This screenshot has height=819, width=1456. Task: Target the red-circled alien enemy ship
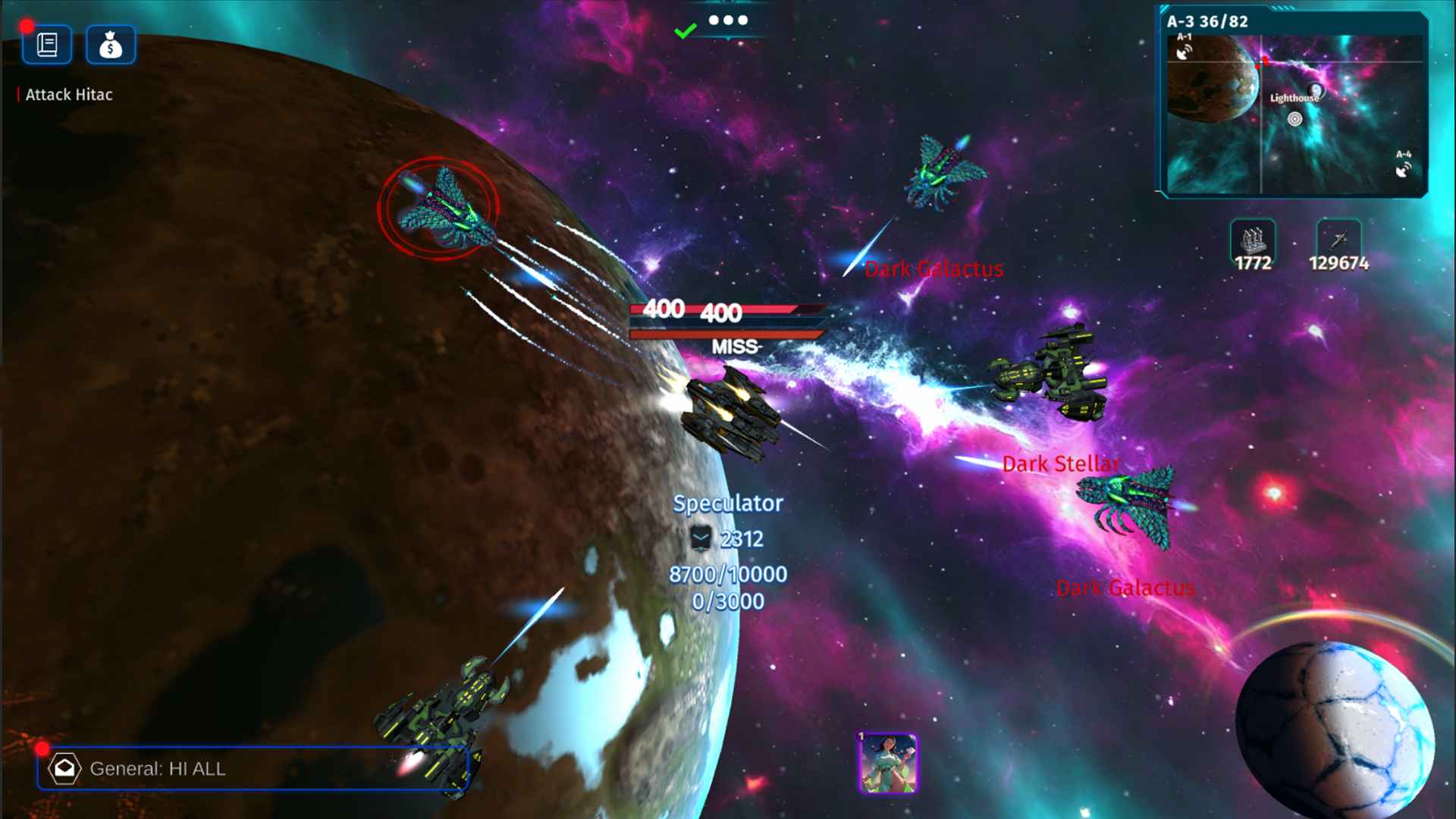click(x=438, y=209)
